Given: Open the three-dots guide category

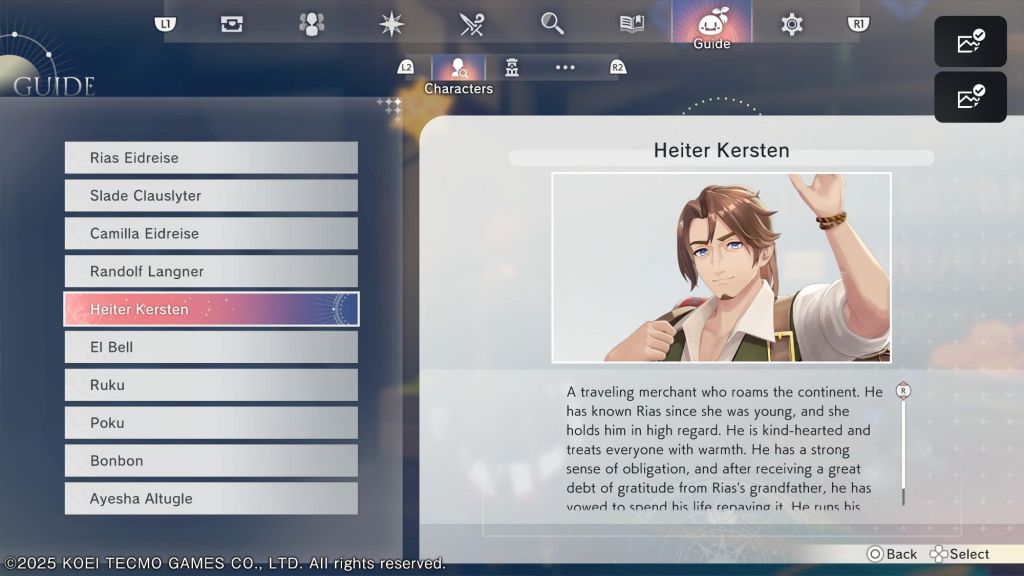Looking at the screenshot, I should click(565, 67).
